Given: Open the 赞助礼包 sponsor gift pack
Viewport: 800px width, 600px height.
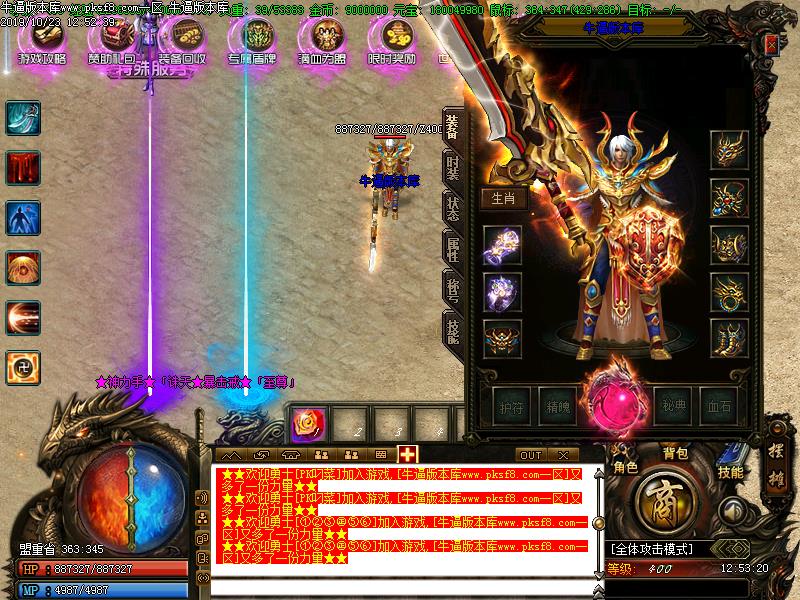Looking at the screenshot, I should pyautogui.click(x=112, y=40).
